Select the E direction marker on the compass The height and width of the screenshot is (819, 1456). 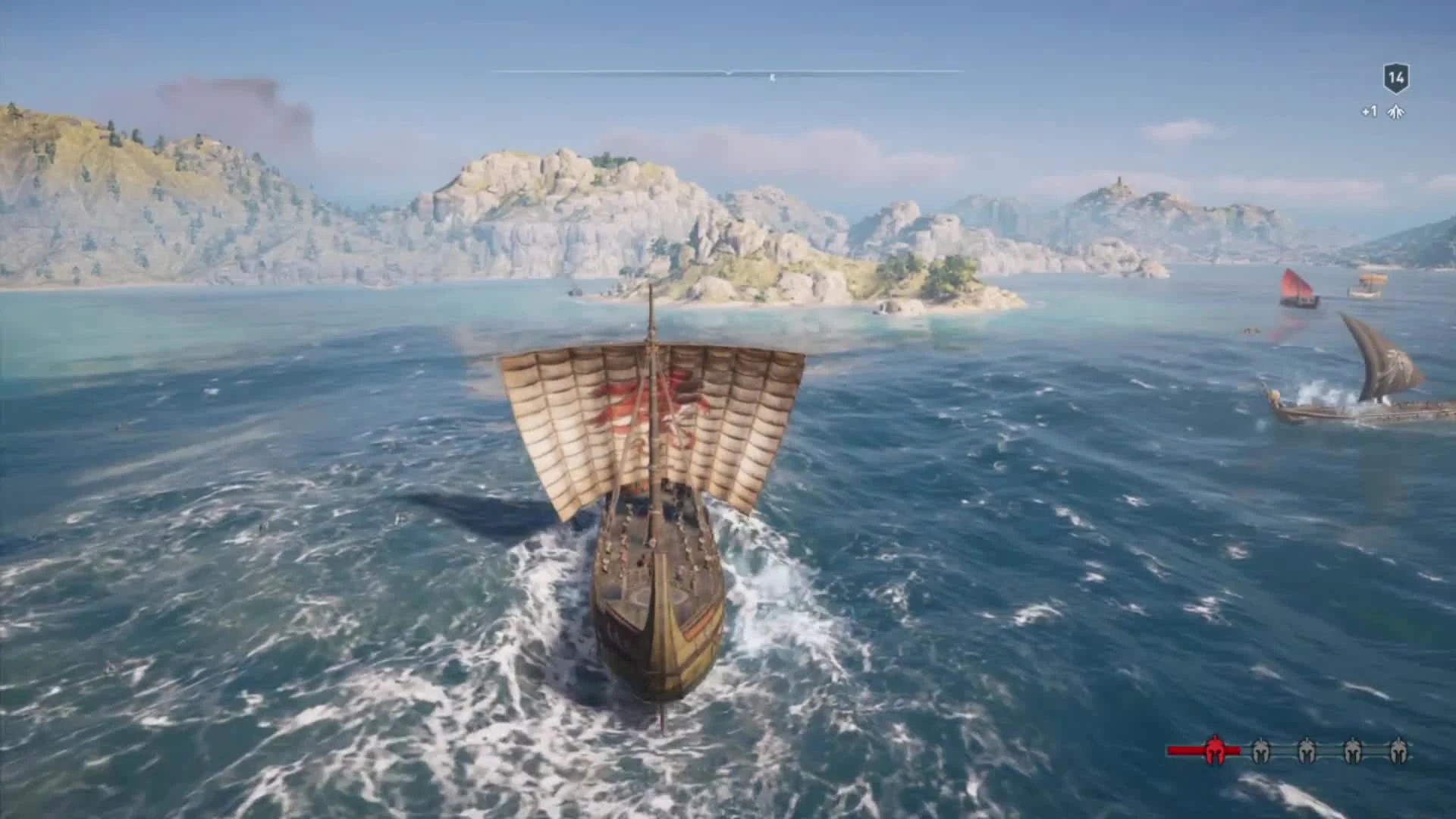(x=771, y=76)
